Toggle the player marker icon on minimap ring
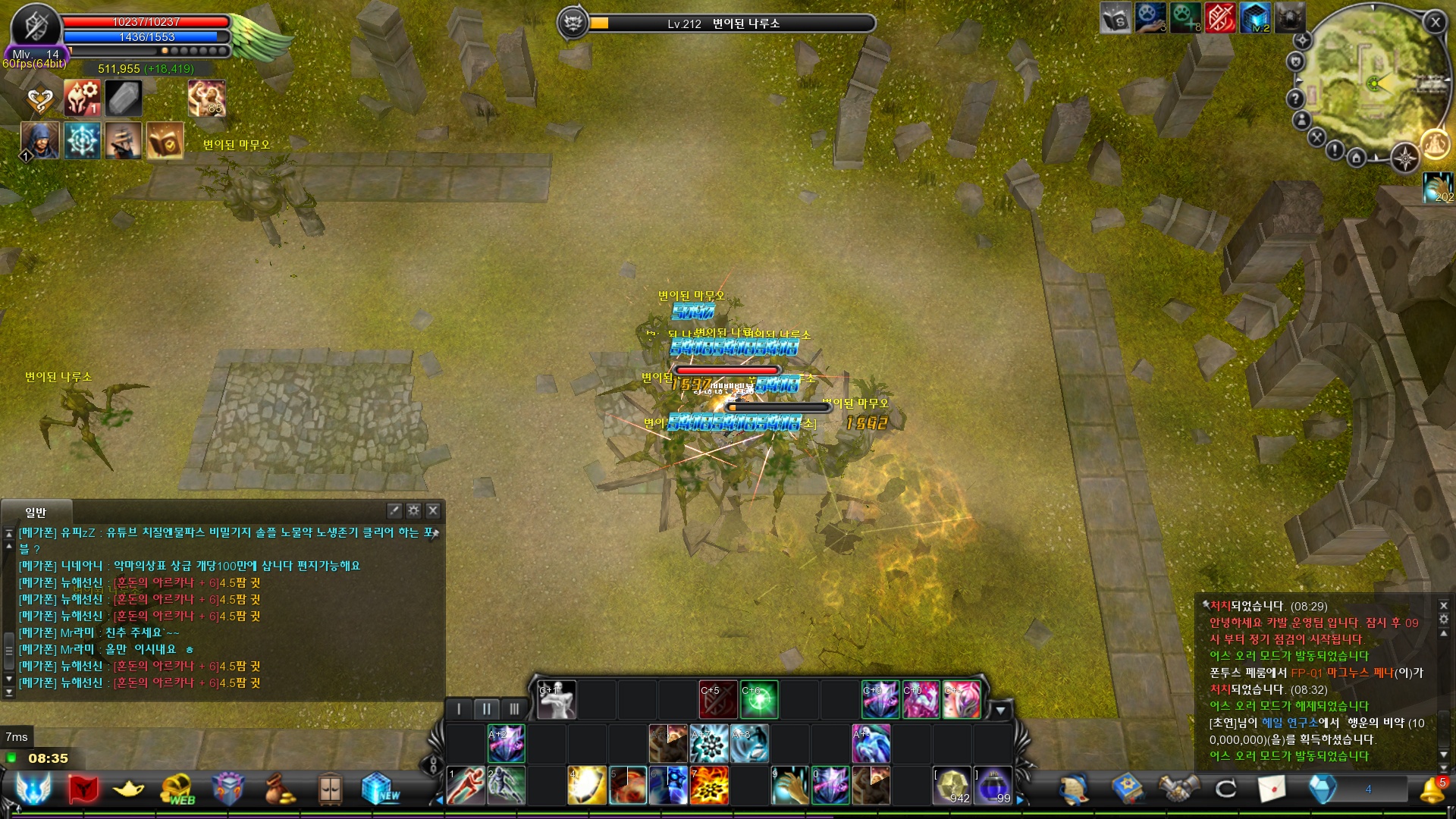The height and width of the screenshot is (819, 1456). click(1302, 121)
